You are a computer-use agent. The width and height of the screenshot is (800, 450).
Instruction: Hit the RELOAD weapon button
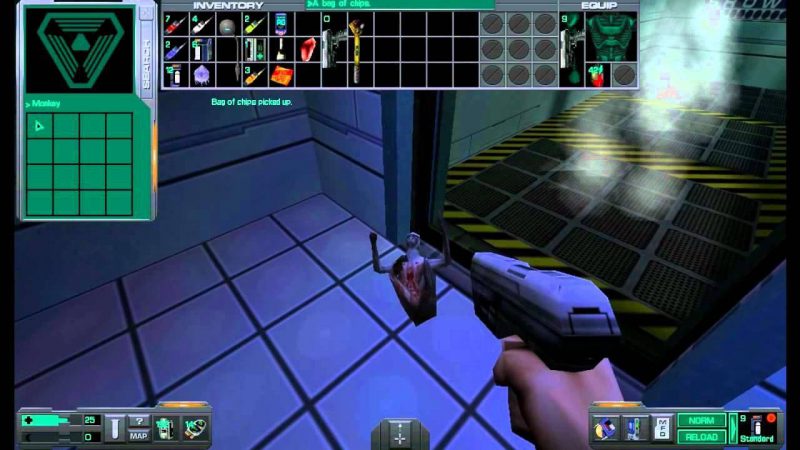pos(701,436)
